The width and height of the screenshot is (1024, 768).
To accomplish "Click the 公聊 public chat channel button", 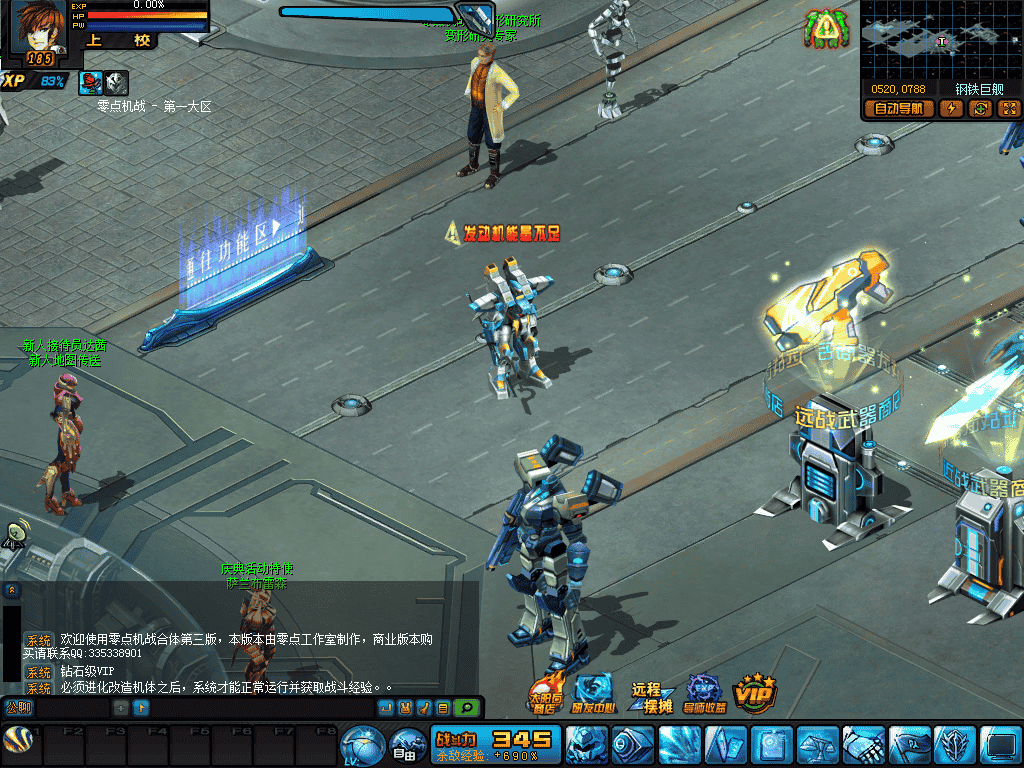I will pos(19,708).
